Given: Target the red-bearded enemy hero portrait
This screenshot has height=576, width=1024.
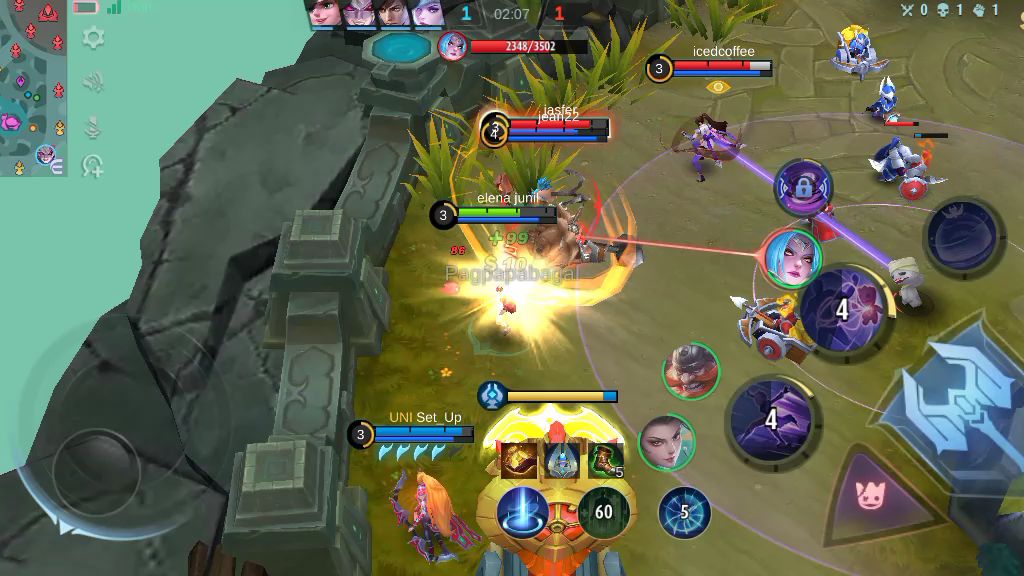Looking at the screenshot, I should coord(690,370).
